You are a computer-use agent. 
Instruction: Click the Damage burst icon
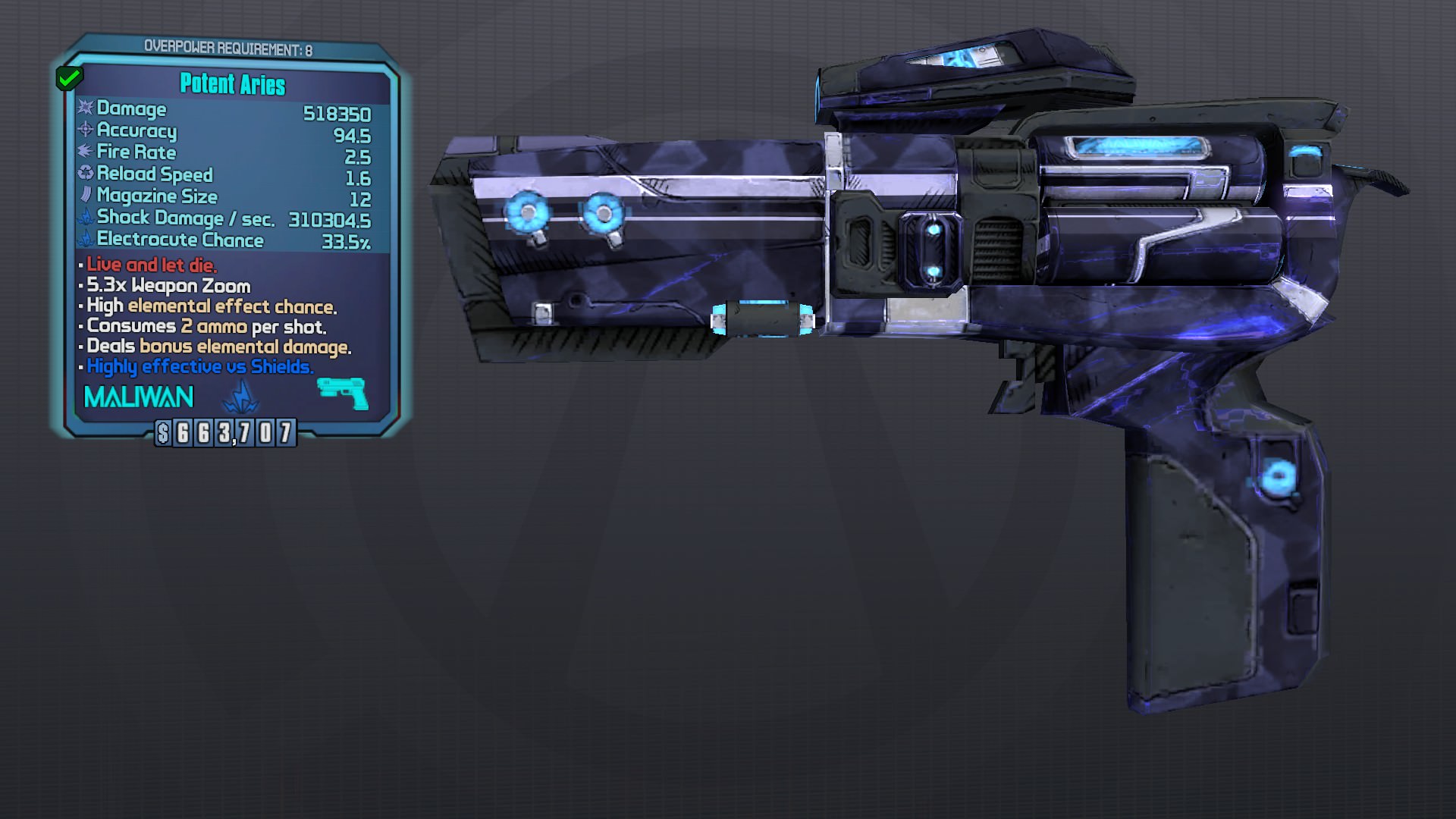[86, 109]
